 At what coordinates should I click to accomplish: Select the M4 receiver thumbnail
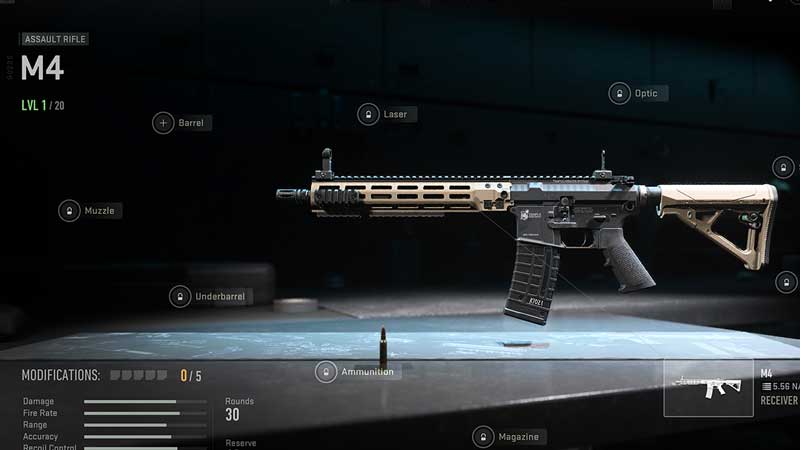point(709,387)
